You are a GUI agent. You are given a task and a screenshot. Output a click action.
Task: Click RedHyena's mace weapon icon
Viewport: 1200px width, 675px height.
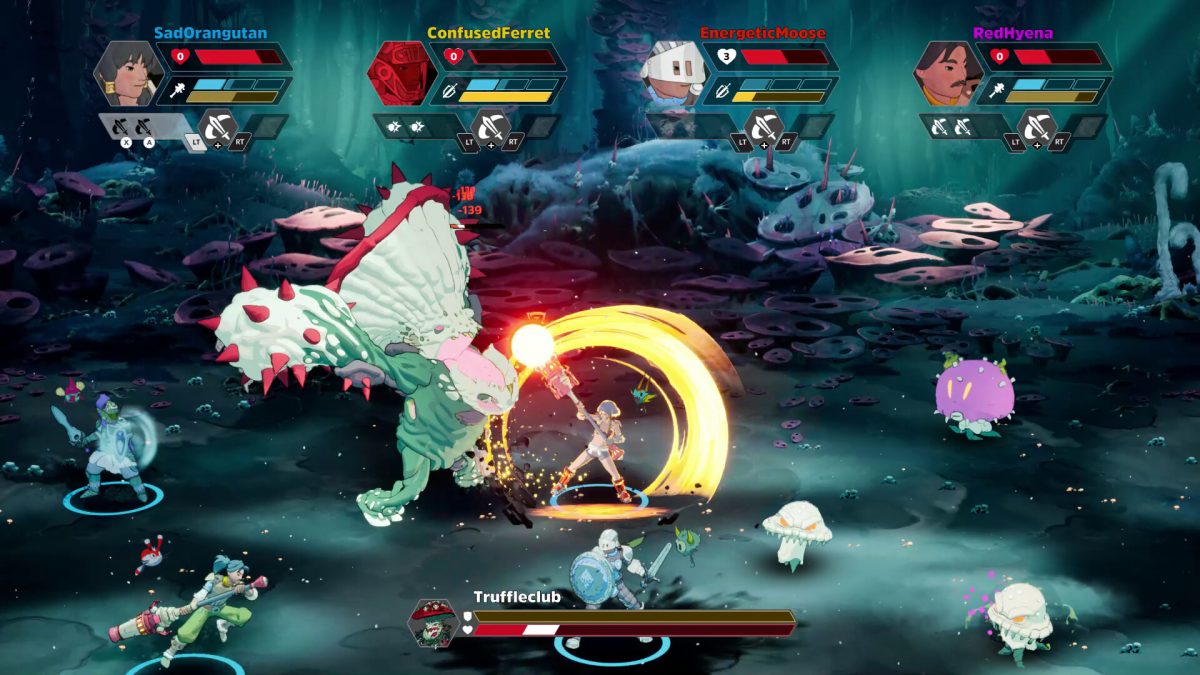[x=996, y=91]
